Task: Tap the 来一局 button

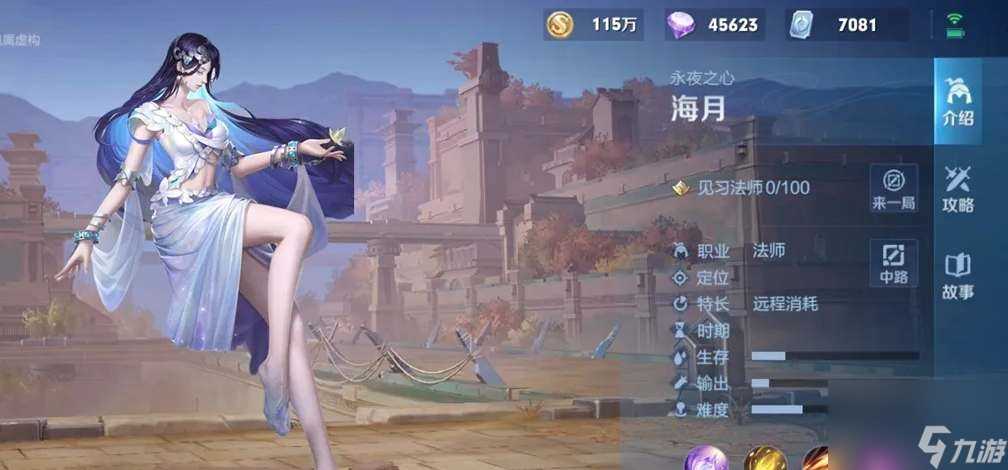Action: (x=893, y=188)
